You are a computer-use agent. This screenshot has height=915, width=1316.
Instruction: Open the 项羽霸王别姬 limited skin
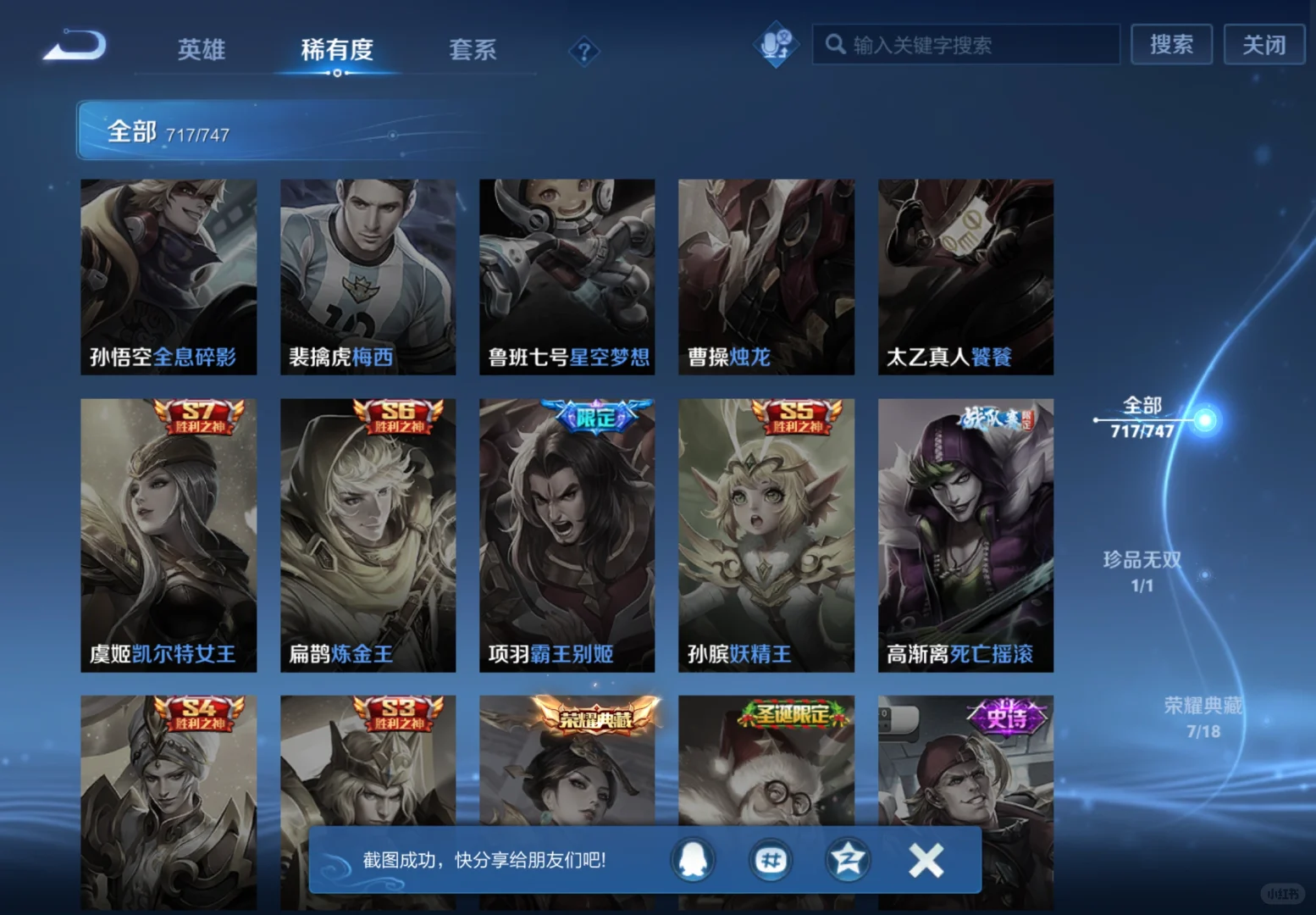(x=567, y=534)
